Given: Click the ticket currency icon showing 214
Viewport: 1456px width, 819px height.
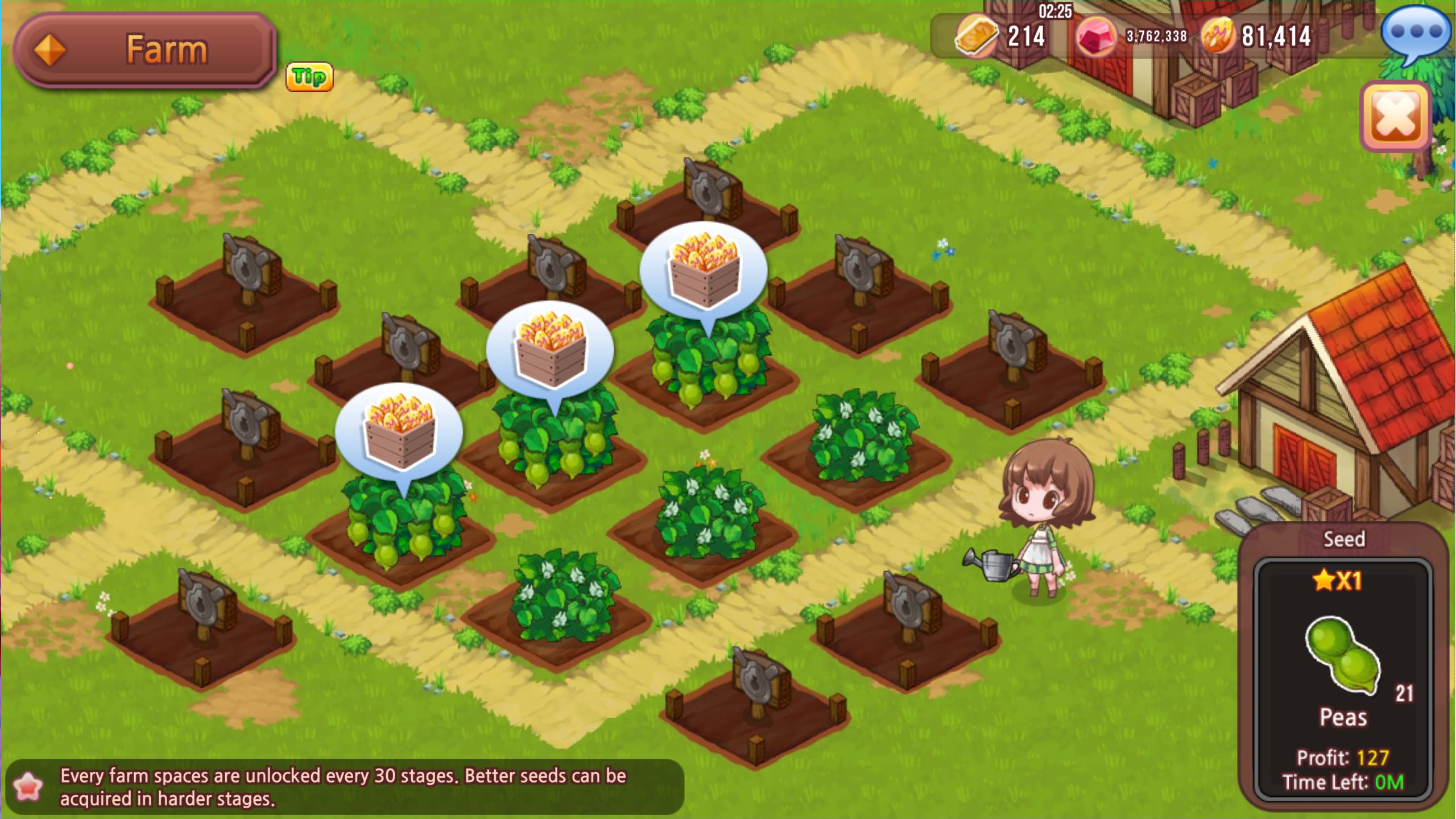Looking at the screenshot, I should click(x=976, y=38).
